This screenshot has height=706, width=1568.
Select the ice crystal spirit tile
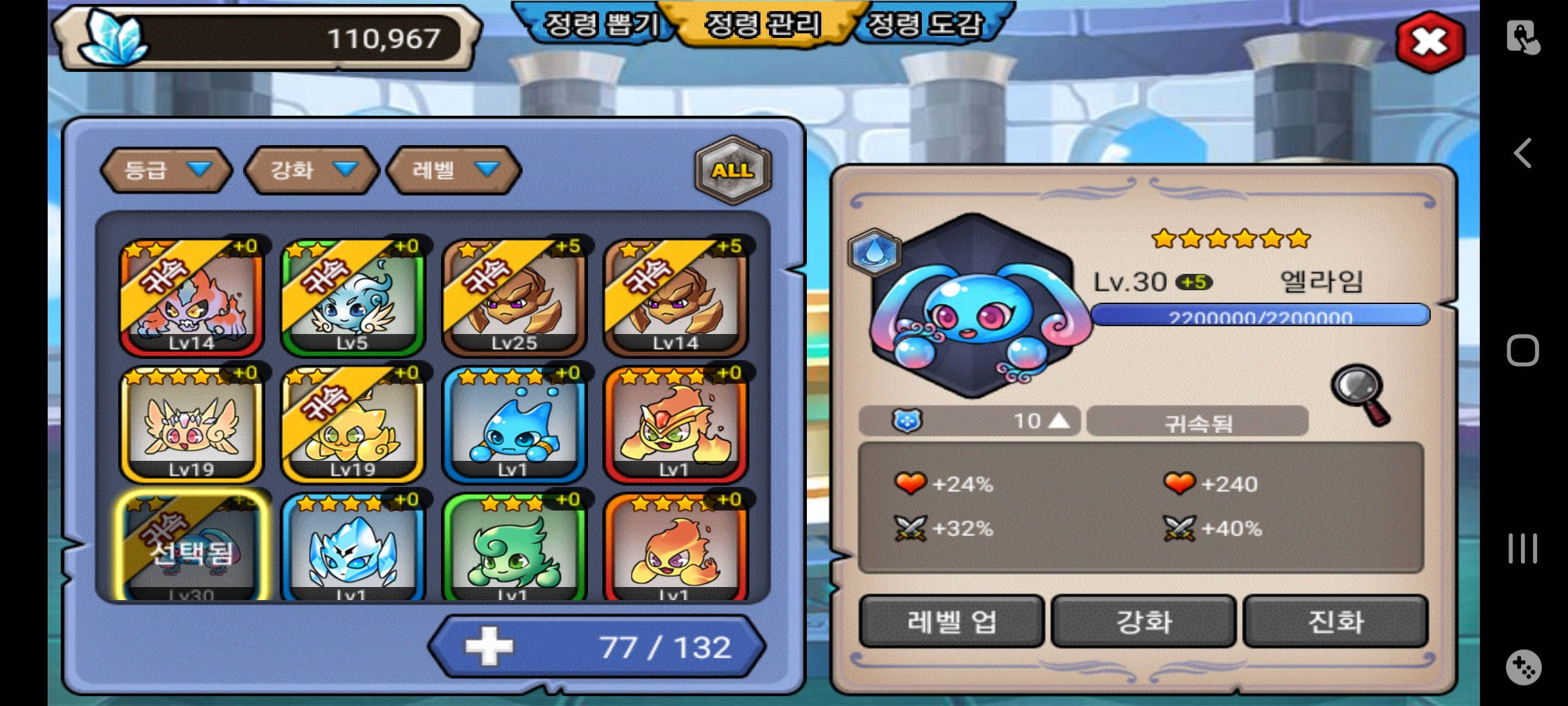[x=352, y=549]
